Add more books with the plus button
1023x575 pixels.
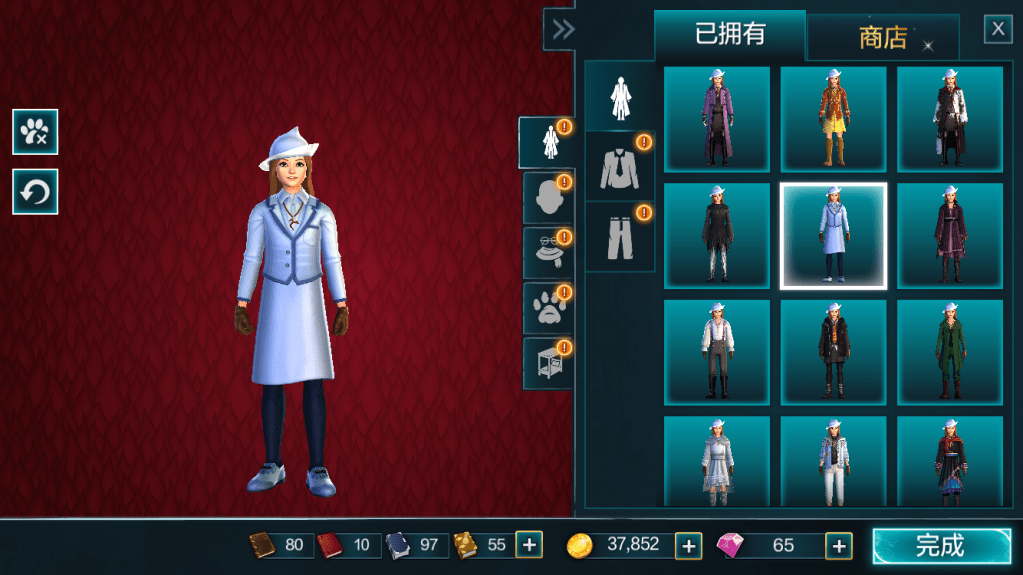click(x=529, y=546)
